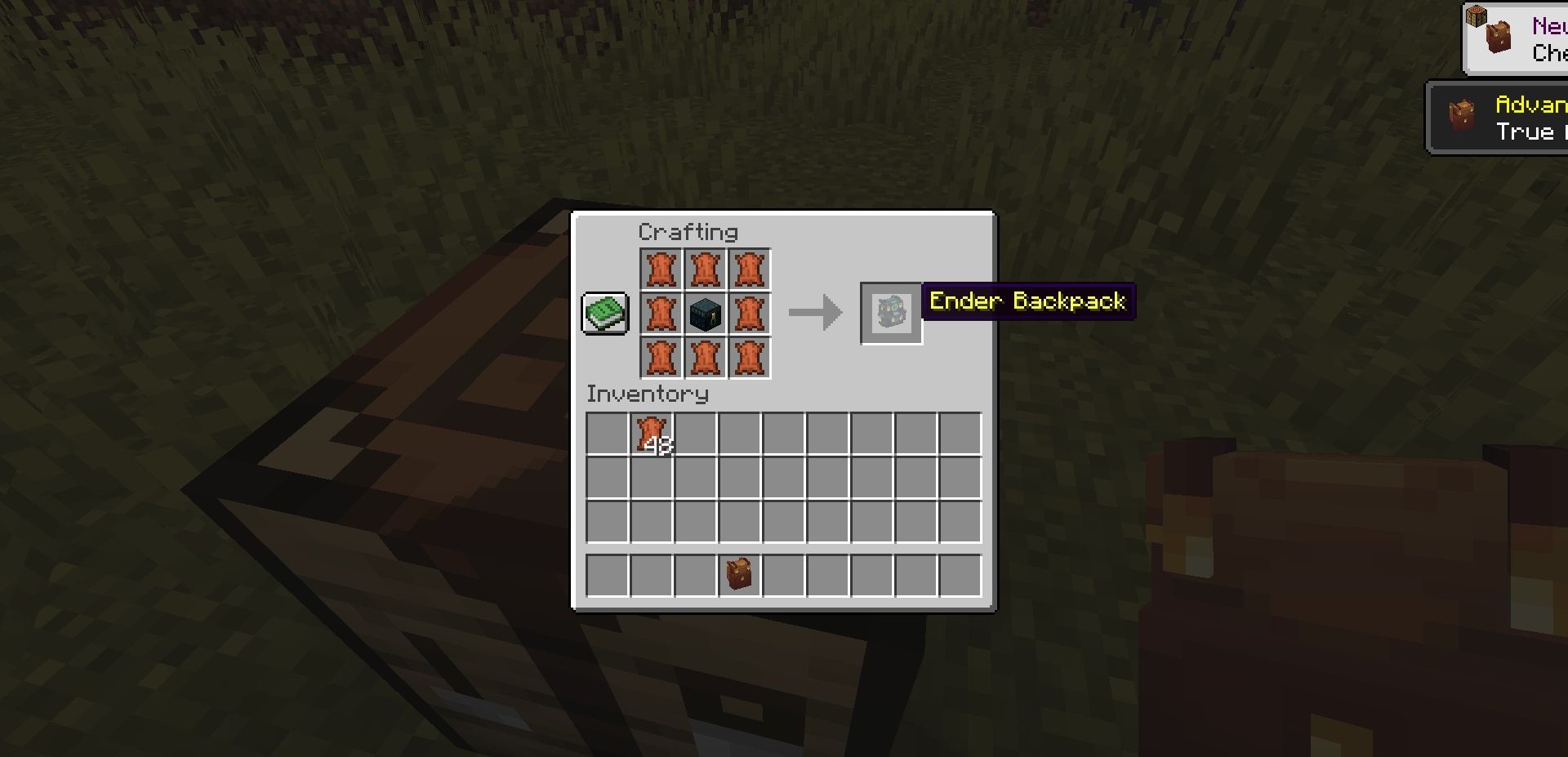Select the brown backpack in the hotbar
Image resolution: width=1568 pixels, height=757 pixels.
pyautogui.click(x=740, y=575)
